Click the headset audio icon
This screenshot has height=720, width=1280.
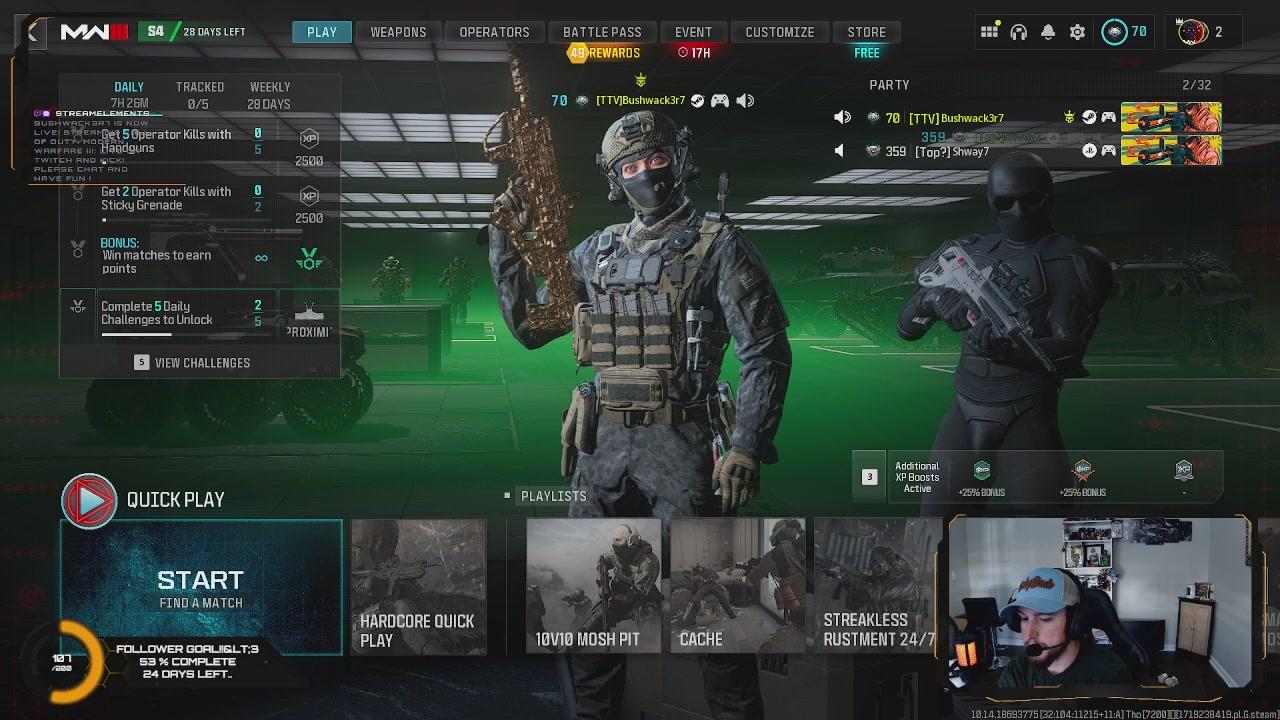tap(1019, 32)
